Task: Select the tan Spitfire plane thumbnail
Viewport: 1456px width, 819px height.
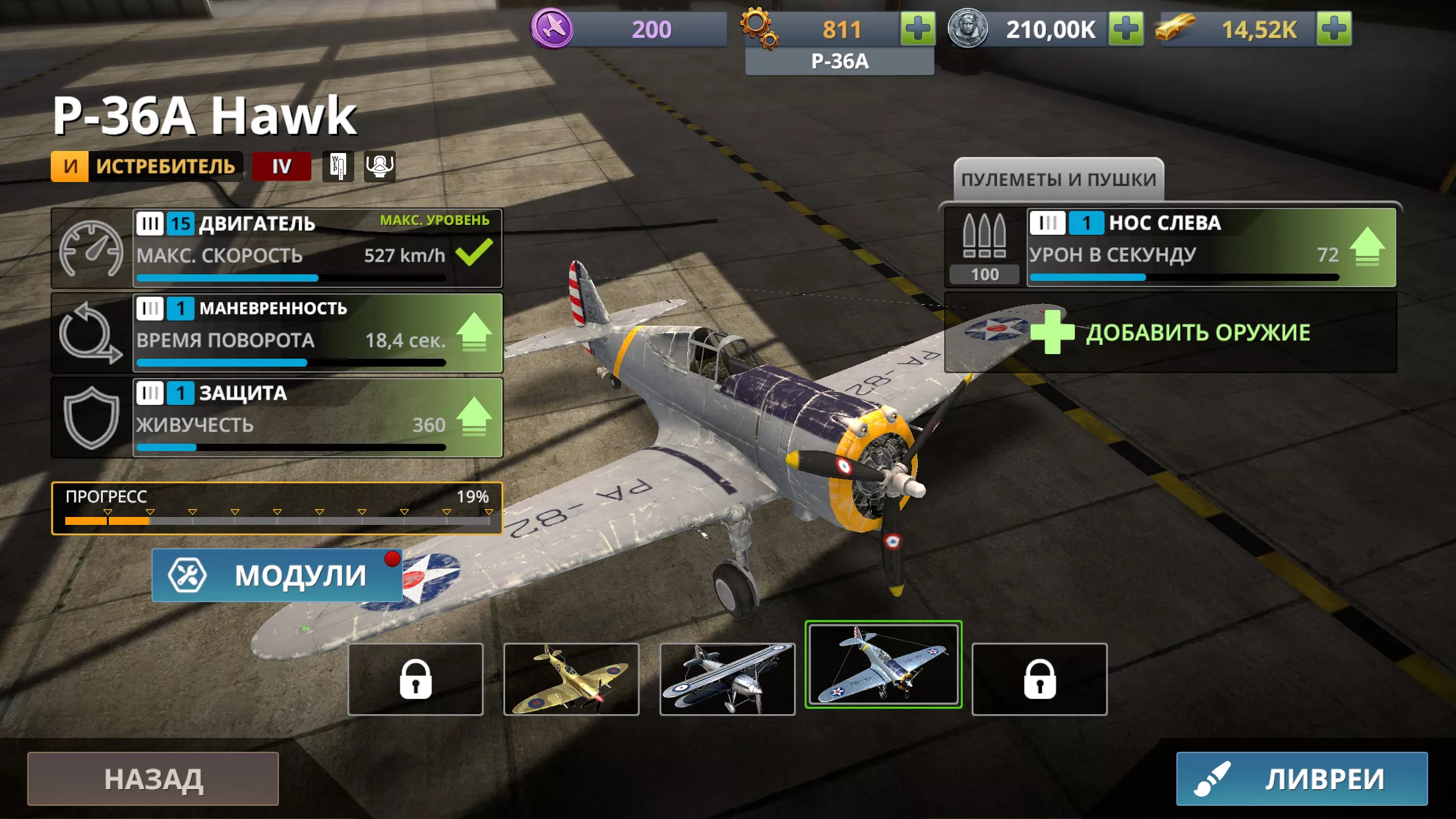Action: (x=571, y=679)
